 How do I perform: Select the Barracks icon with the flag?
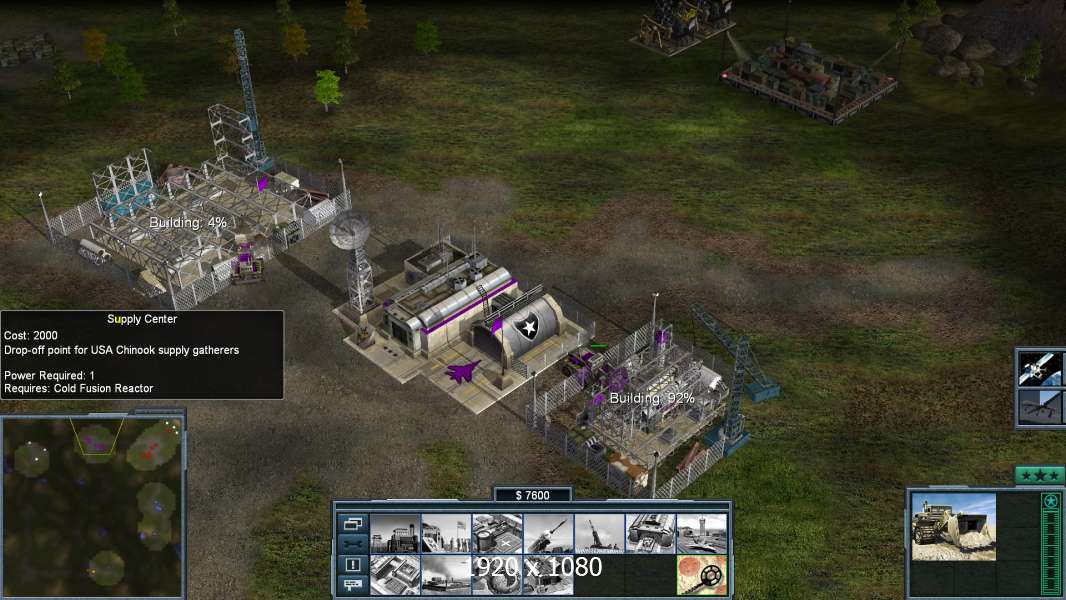(x=446, y=533)
